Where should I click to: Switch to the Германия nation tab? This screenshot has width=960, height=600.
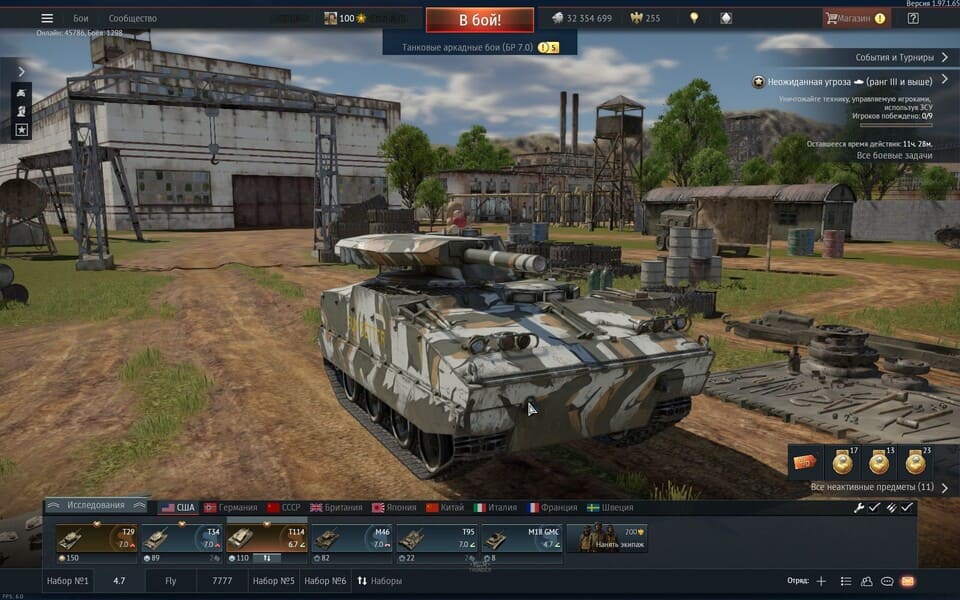[x=230, y=508]
